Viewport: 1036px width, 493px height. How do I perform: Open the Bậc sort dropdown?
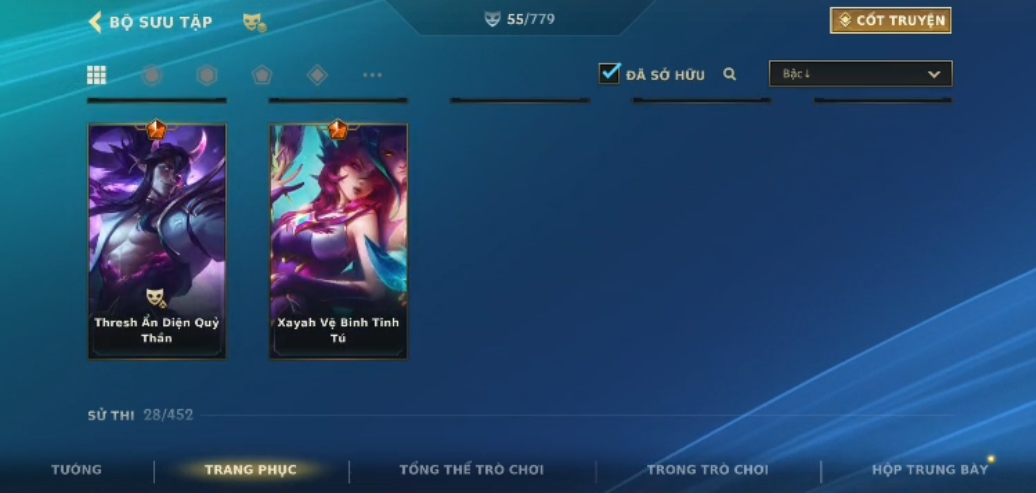coord(860,74)
